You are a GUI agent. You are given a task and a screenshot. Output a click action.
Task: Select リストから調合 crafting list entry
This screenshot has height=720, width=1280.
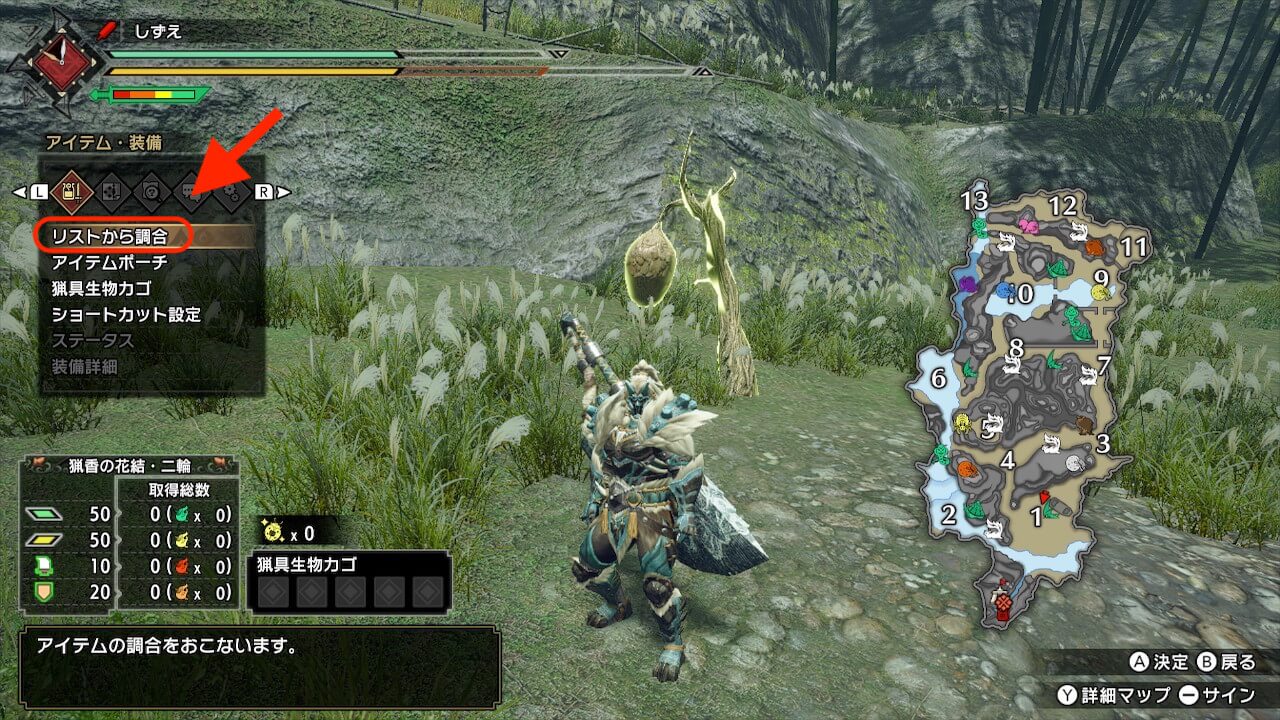point(110,236)
